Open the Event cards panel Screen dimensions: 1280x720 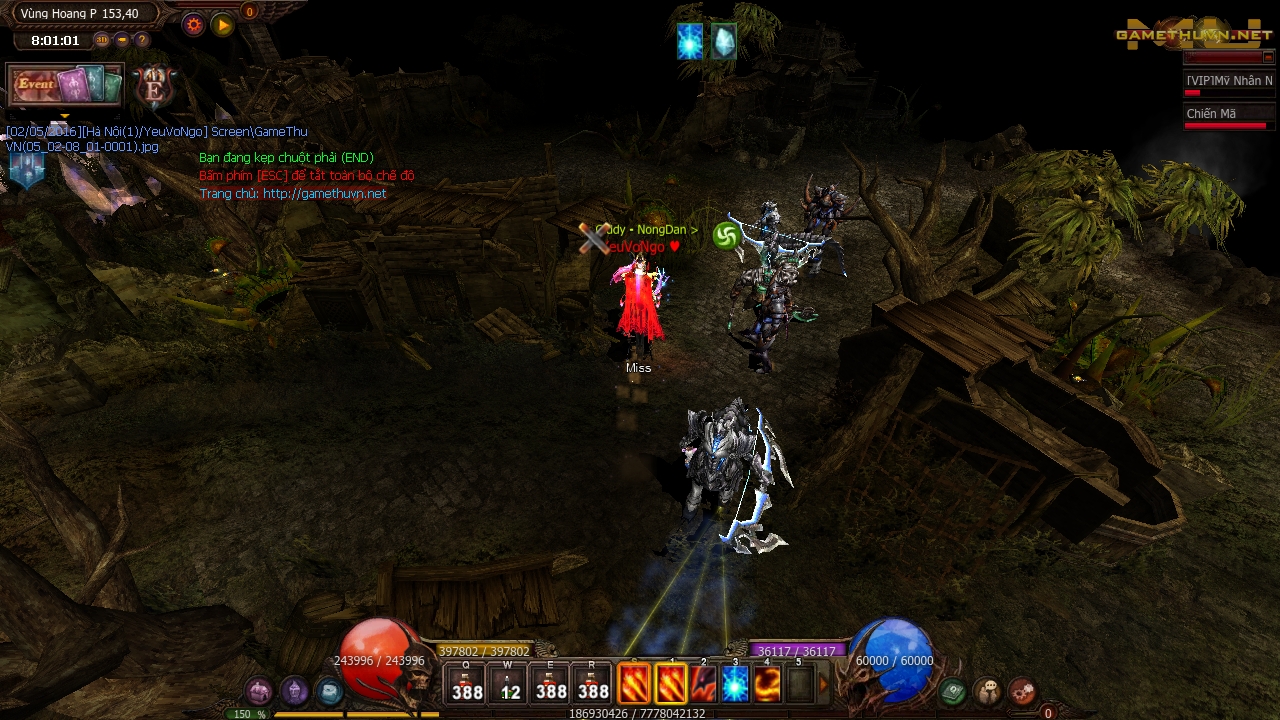(65, 85)
